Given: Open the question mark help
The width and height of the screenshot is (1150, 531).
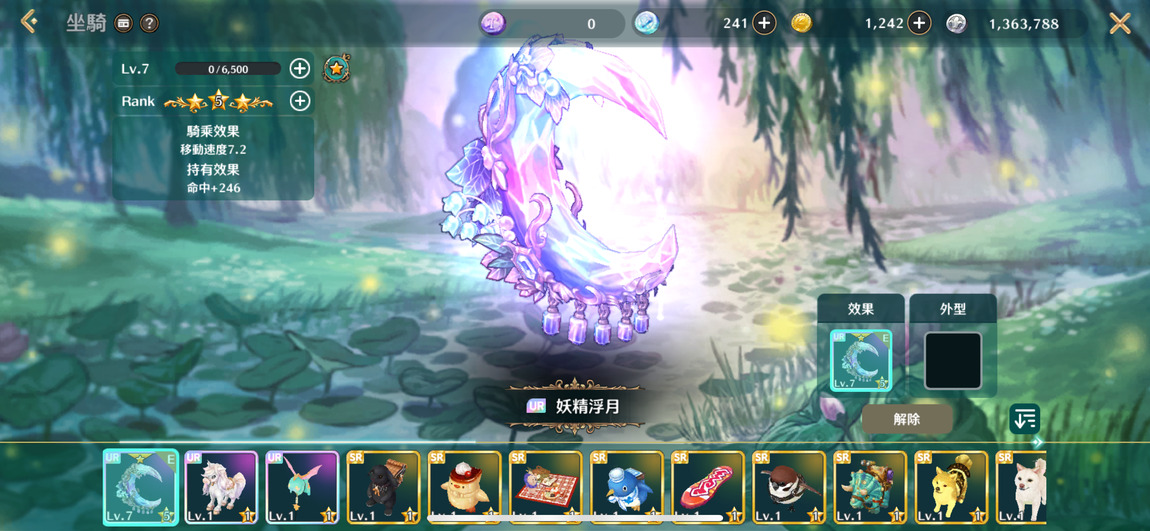Looking at the screenshot, I should point(149,23).
